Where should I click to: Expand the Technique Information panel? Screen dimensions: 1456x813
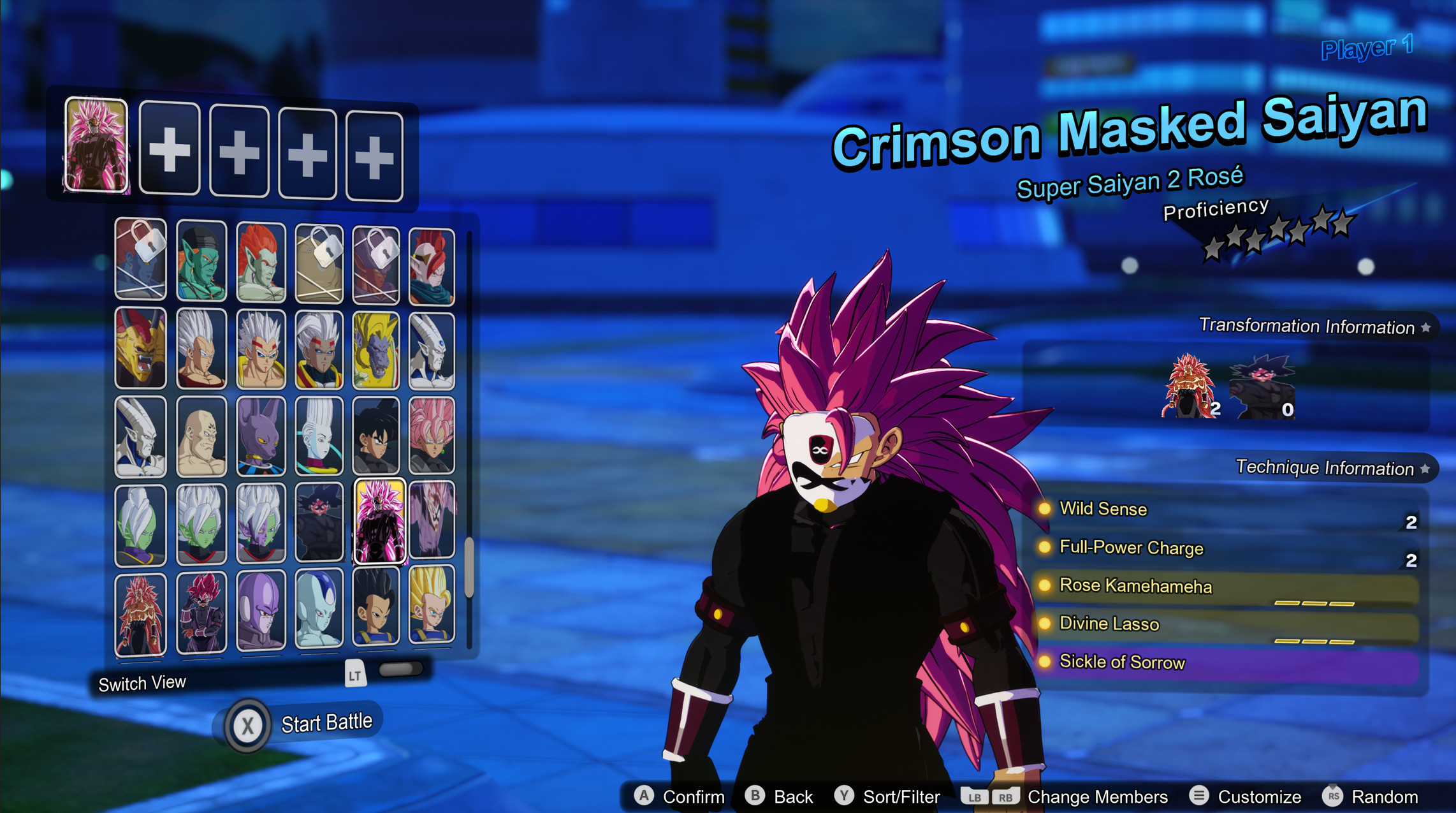pyautogui.click(x=1326, y=467)
